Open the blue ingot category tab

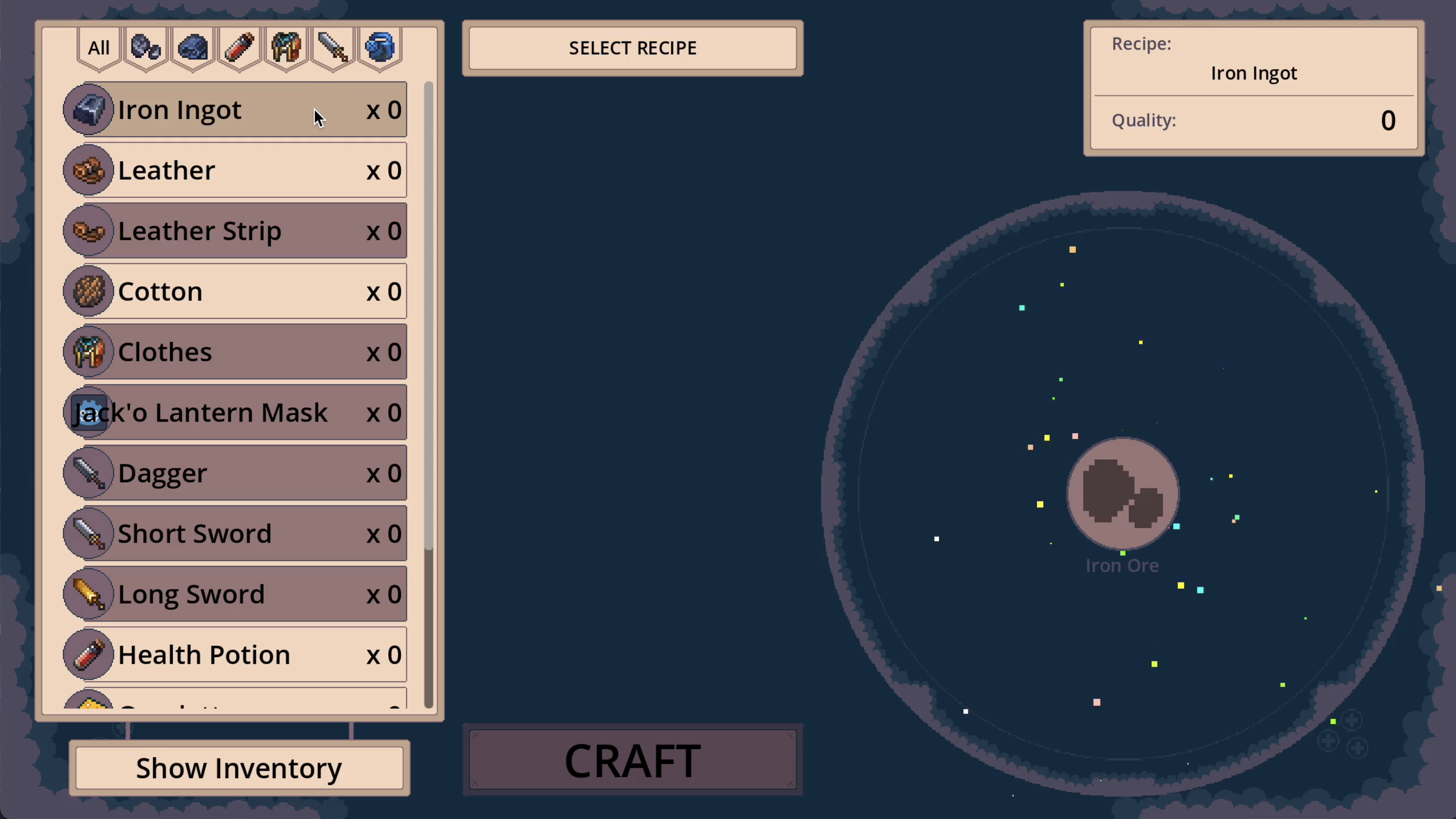point(193,48)
